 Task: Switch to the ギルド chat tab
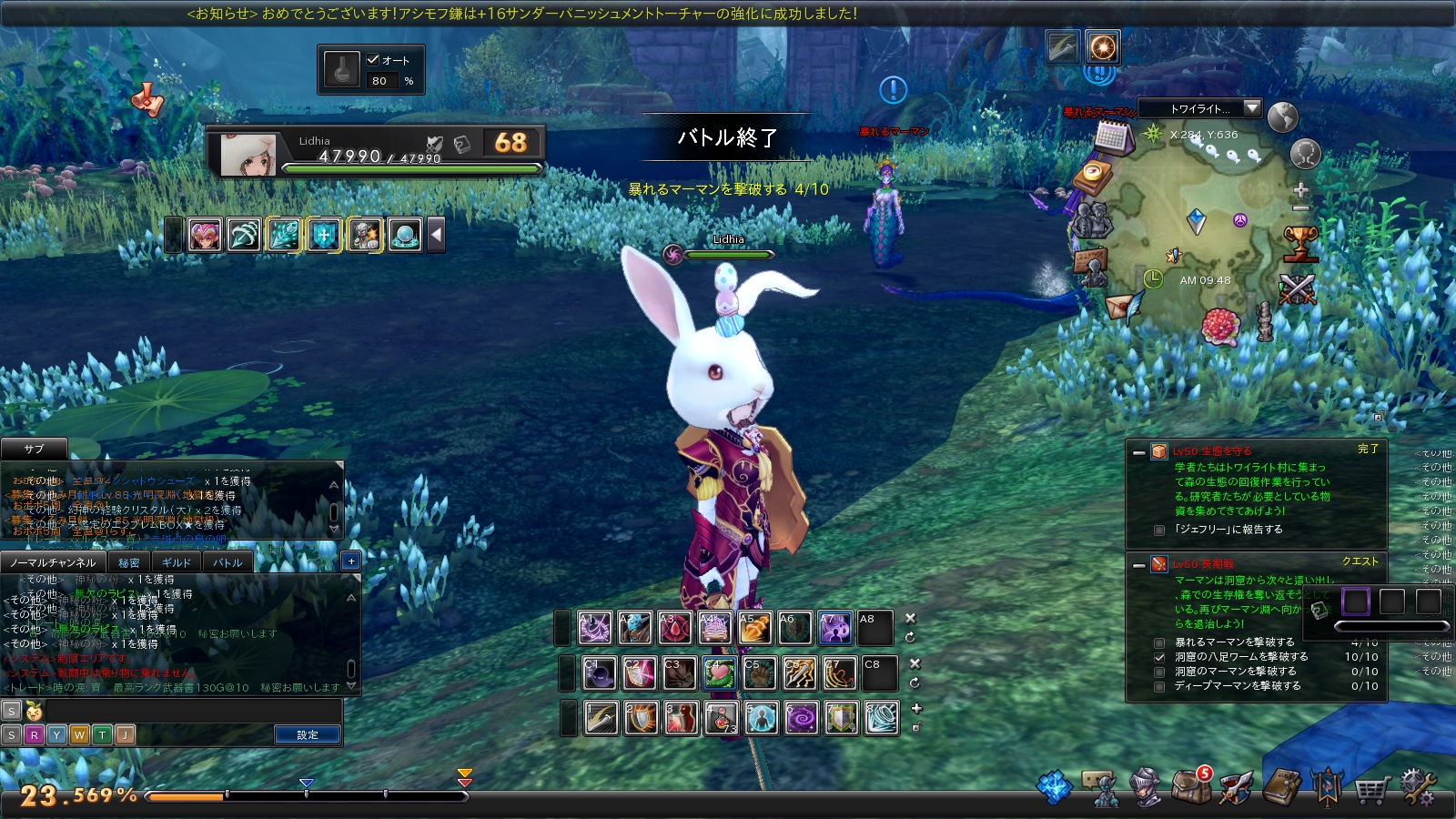coord(177,562)
